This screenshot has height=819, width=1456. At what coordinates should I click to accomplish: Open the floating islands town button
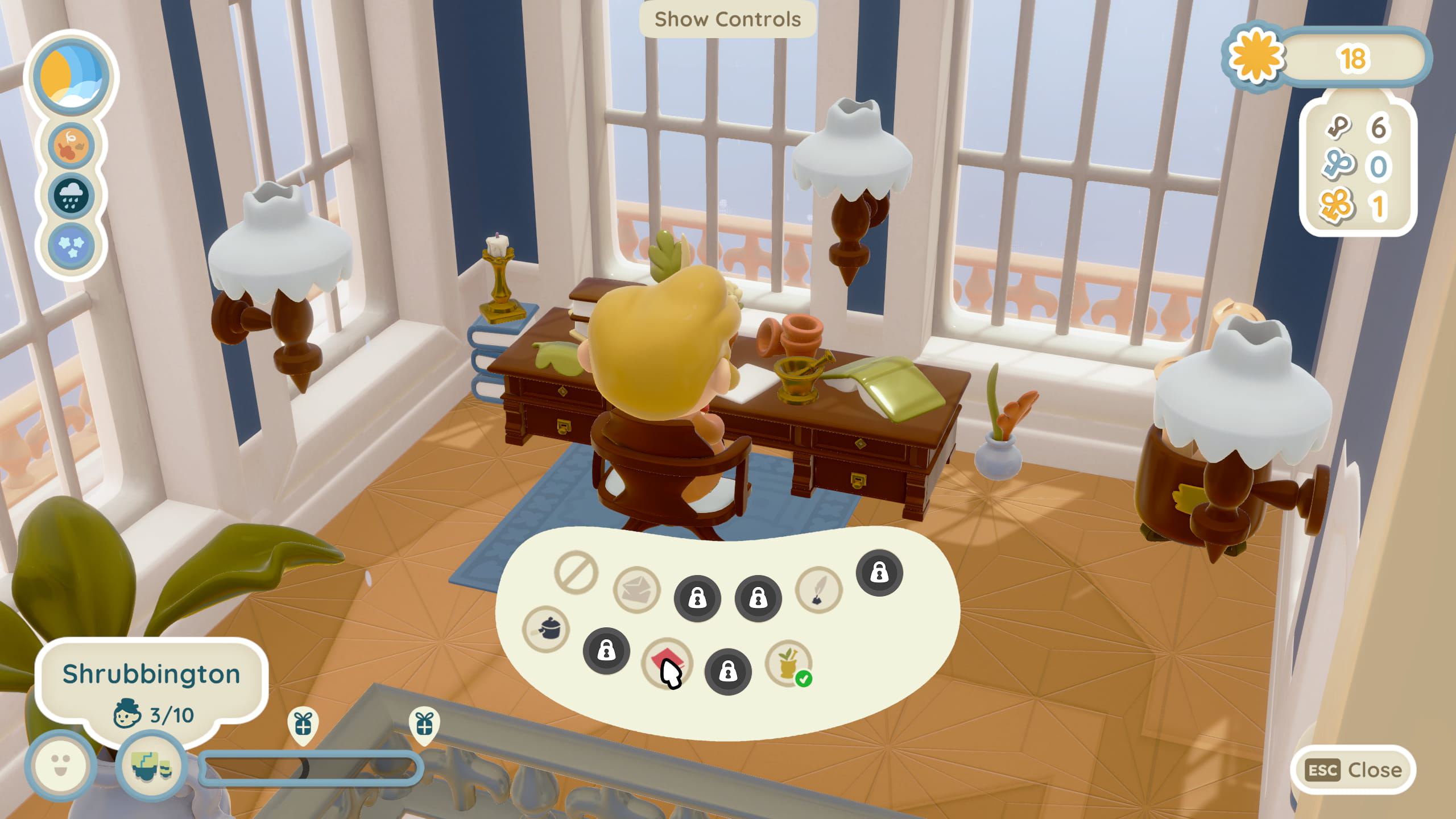(x=151, y=766)
